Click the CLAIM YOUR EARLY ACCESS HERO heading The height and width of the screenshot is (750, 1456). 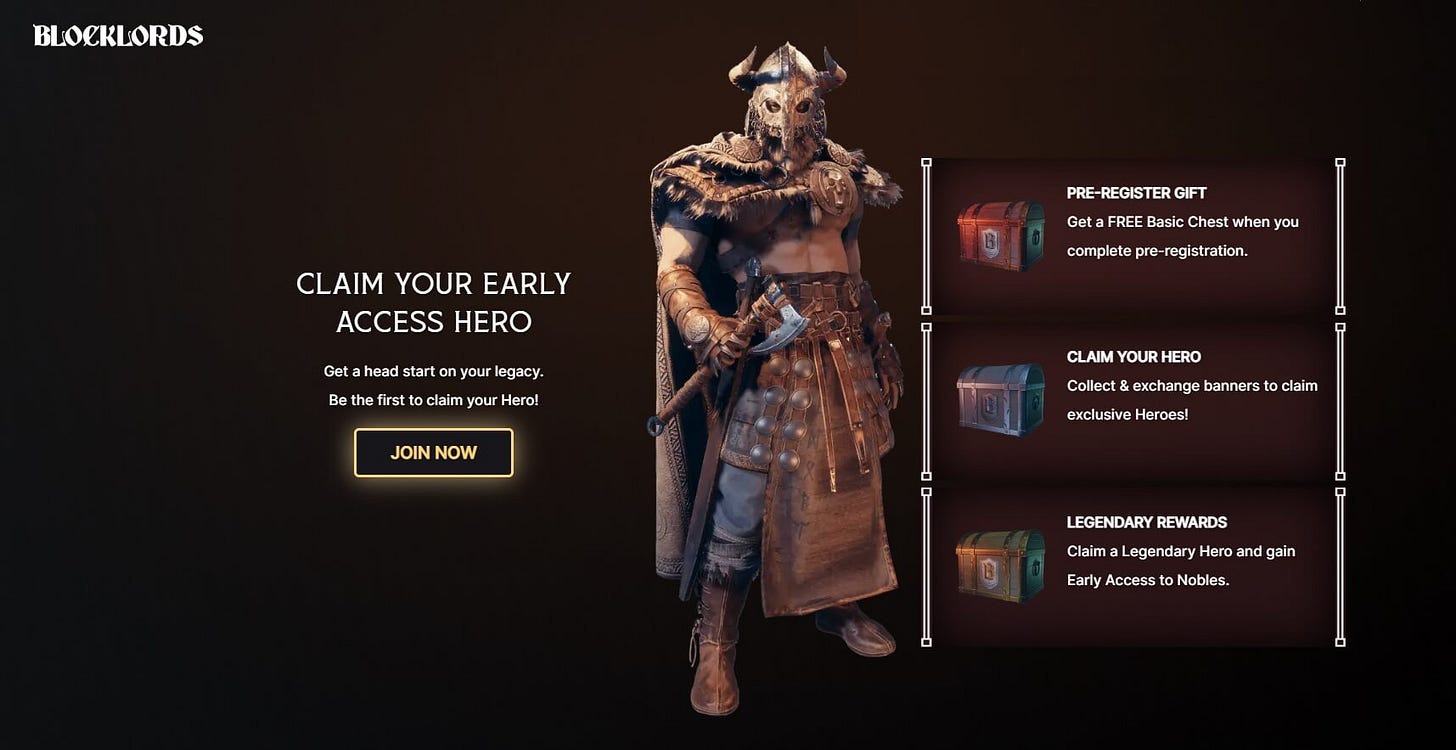(x=432, y=302)
